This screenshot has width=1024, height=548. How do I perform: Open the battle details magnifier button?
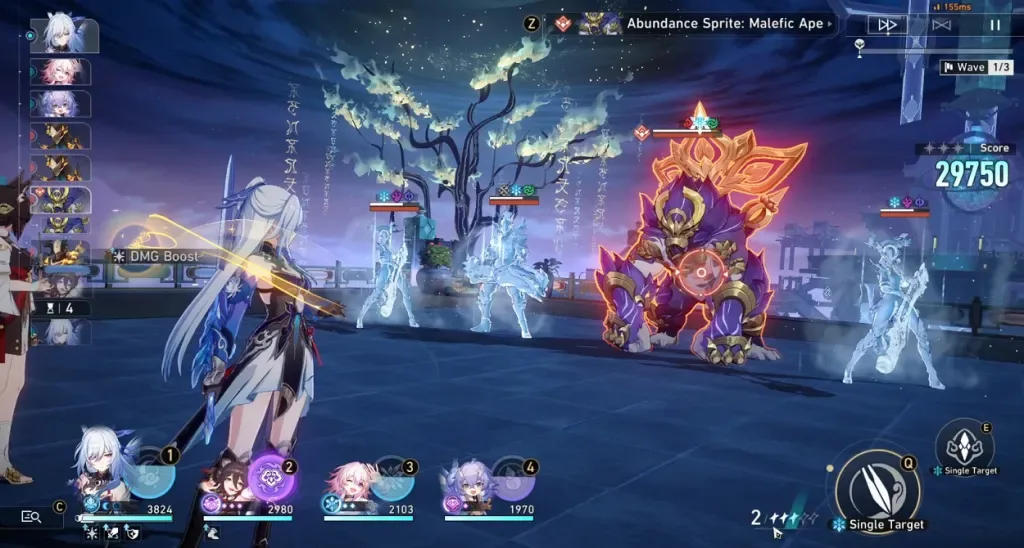pos(31,516)
